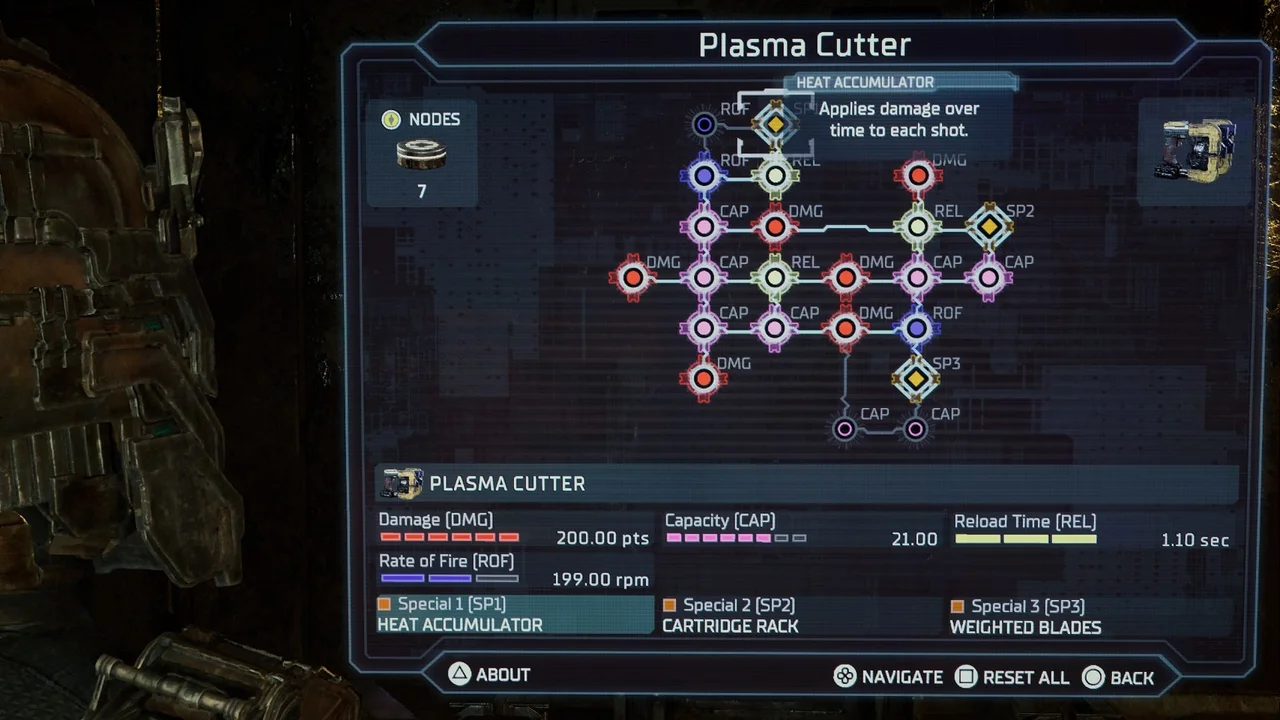Click the Plasma Cutter header in lower panel
The image size is (1280, 720).
[507, 483]
